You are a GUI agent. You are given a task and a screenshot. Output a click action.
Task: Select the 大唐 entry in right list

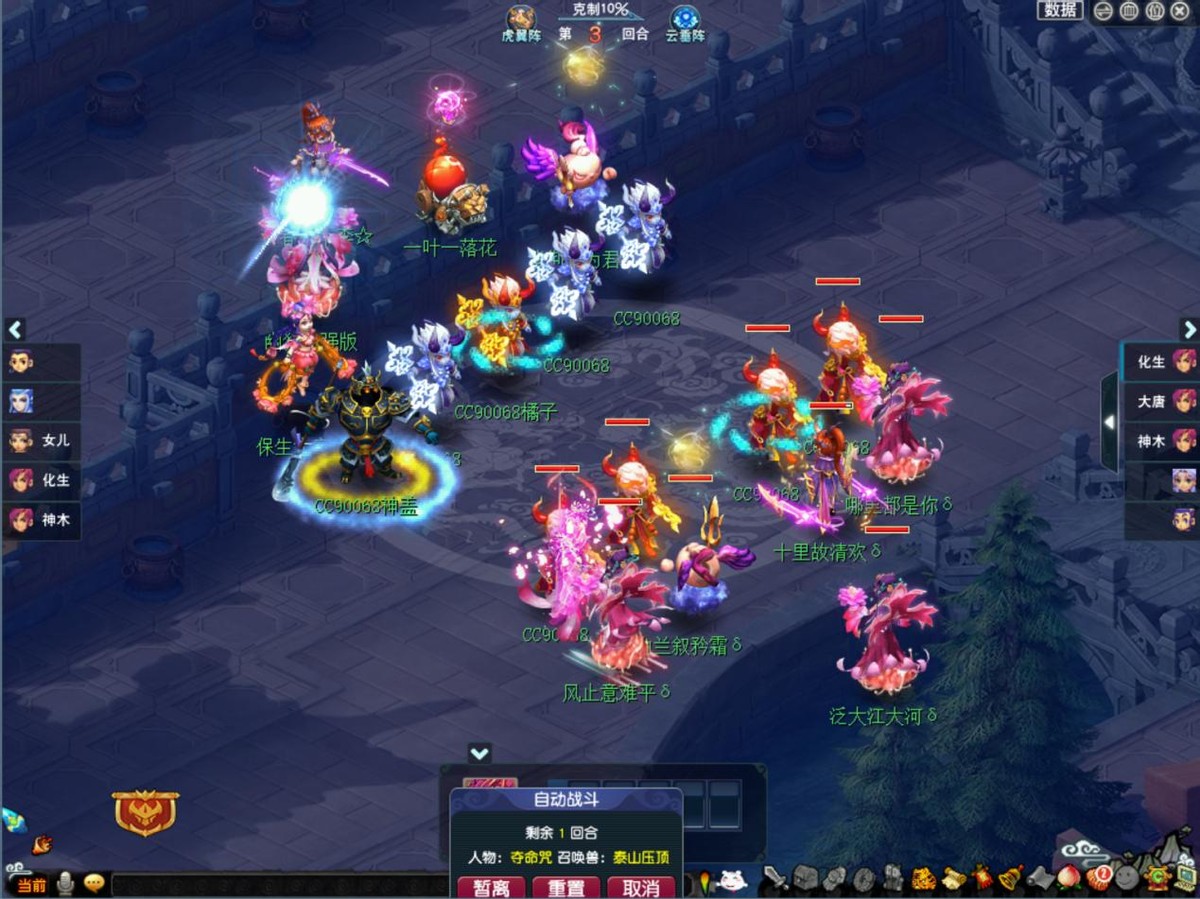pyautogui.click(x=1162, y=401)
